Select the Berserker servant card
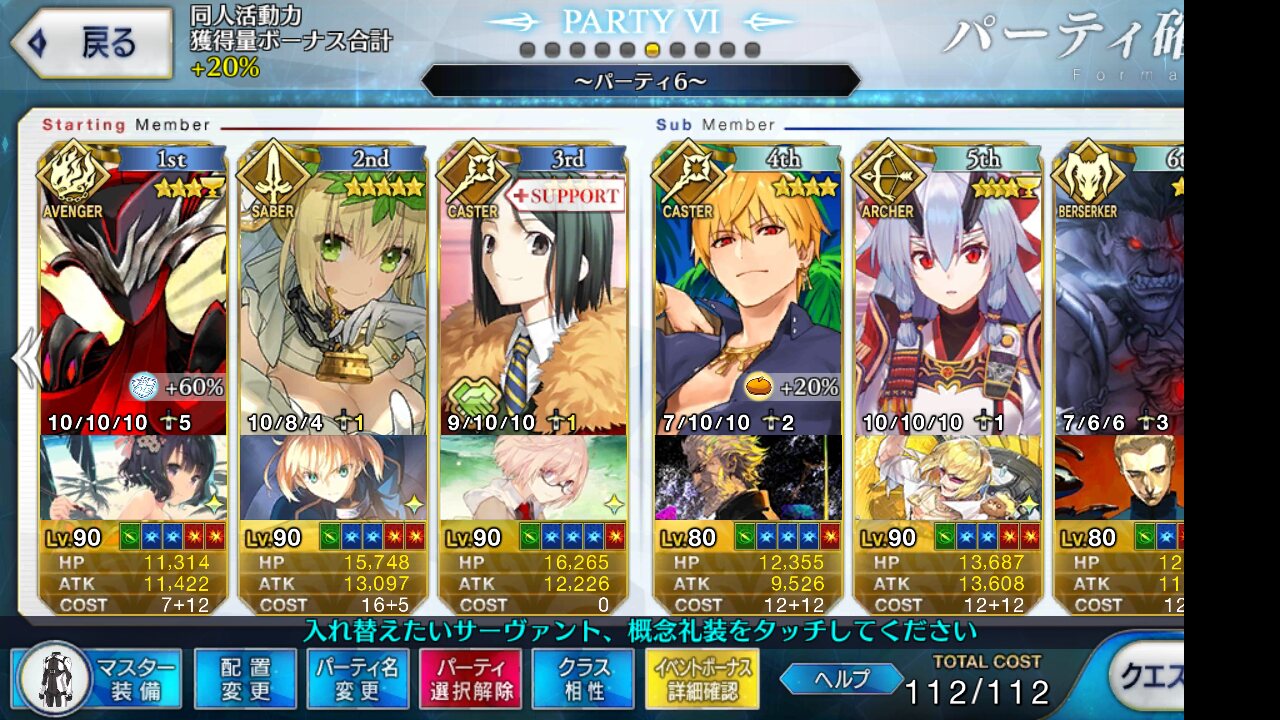The width and height of the screenshot is (1280, 720). pyautogui.click(x=1120, y=300)
